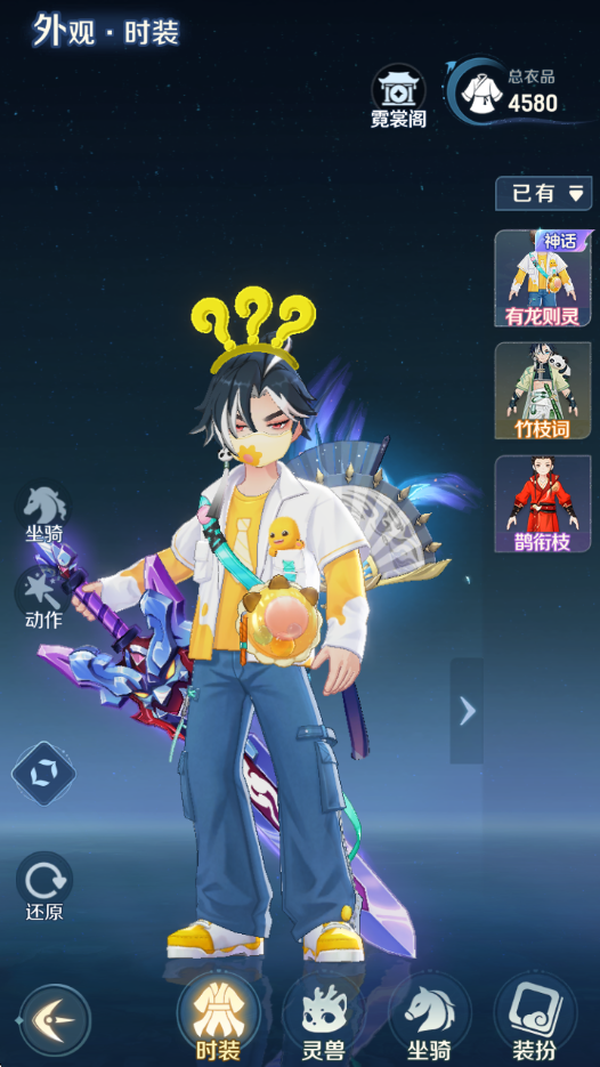The height and width of the screenshot is (1067, 600).
Task: Select the 有龙则灵 outfit thumbnail
Action: coord(543,279)
